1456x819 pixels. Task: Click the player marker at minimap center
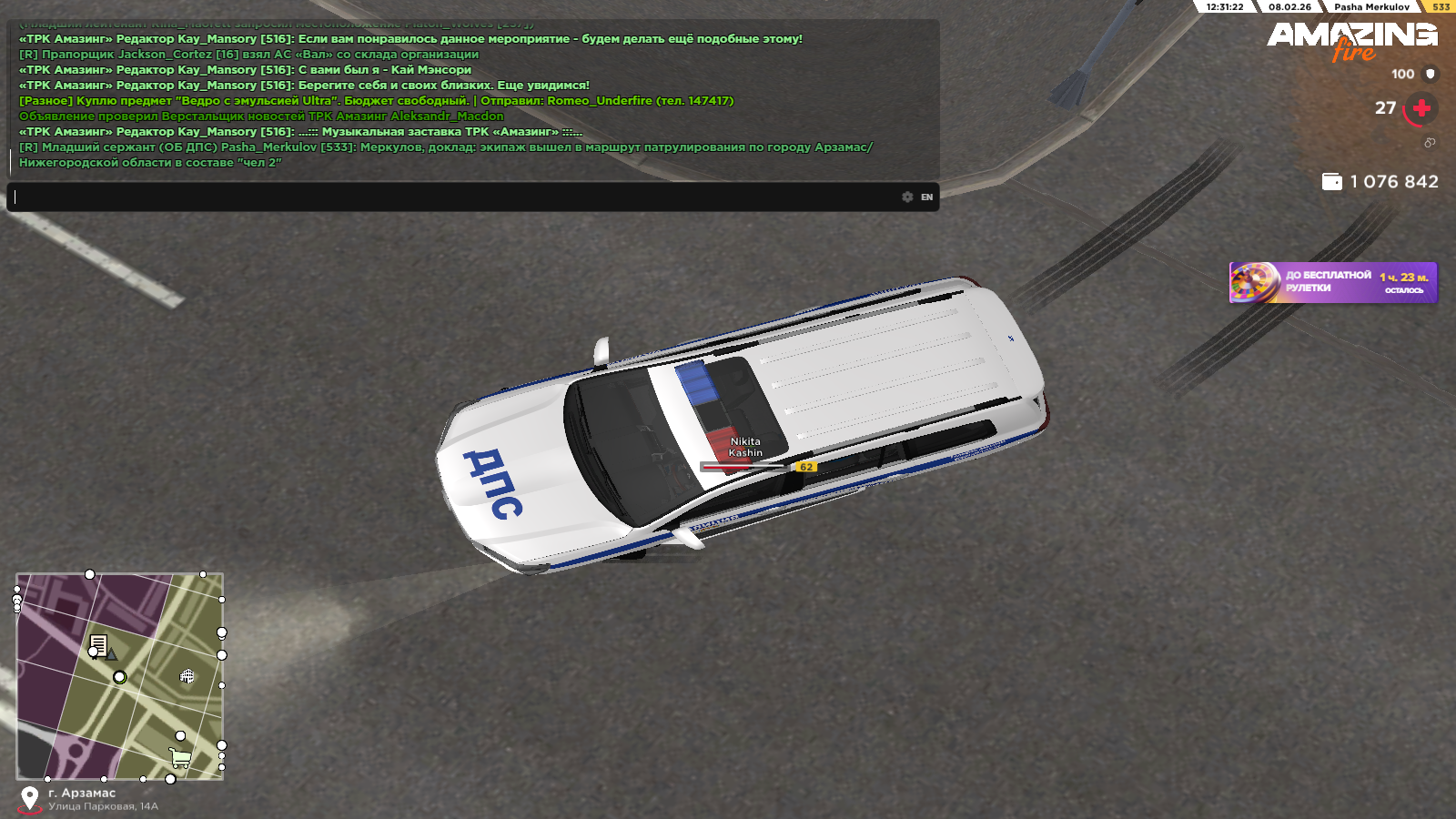[119, 677]
